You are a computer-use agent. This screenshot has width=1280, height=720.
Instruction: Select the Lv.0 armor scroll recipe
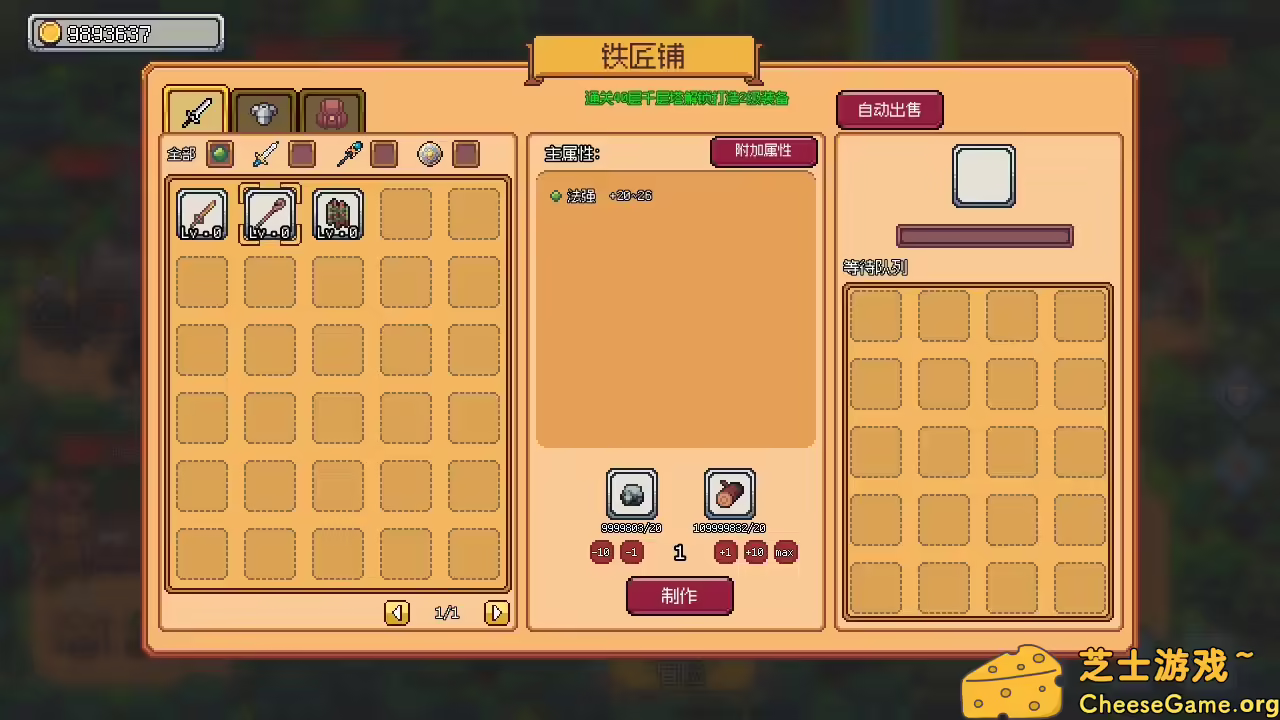pyautogui.click(x=338, y=212)
